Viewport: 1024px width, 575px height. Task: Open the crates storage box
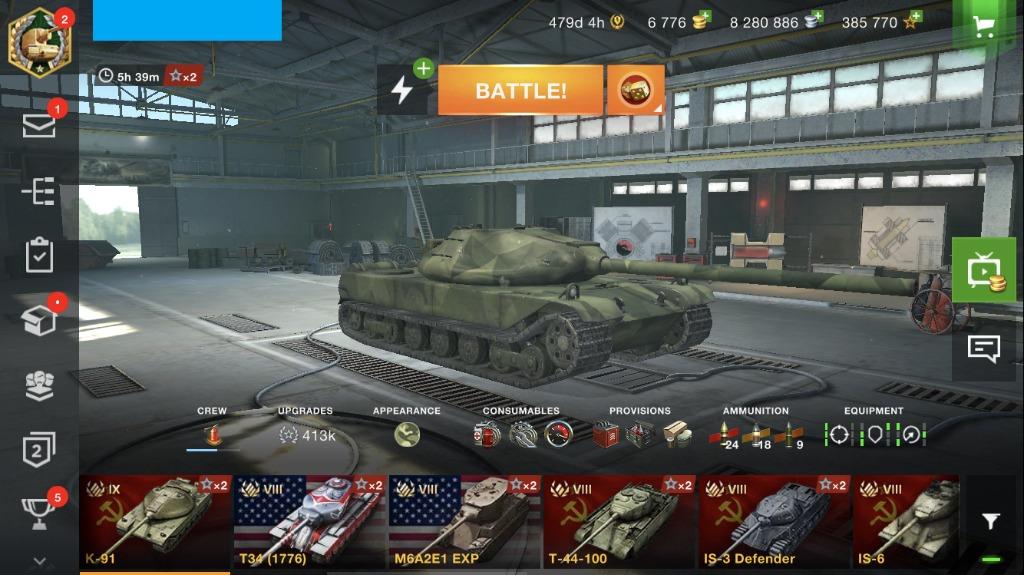coord(39,320)
